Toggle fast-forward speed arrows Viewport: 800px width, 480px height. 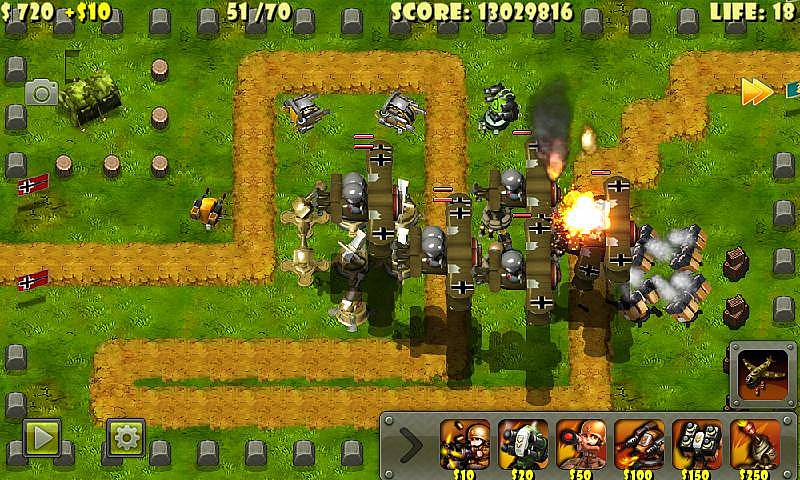pyautogui.click(x=756, y=92)
